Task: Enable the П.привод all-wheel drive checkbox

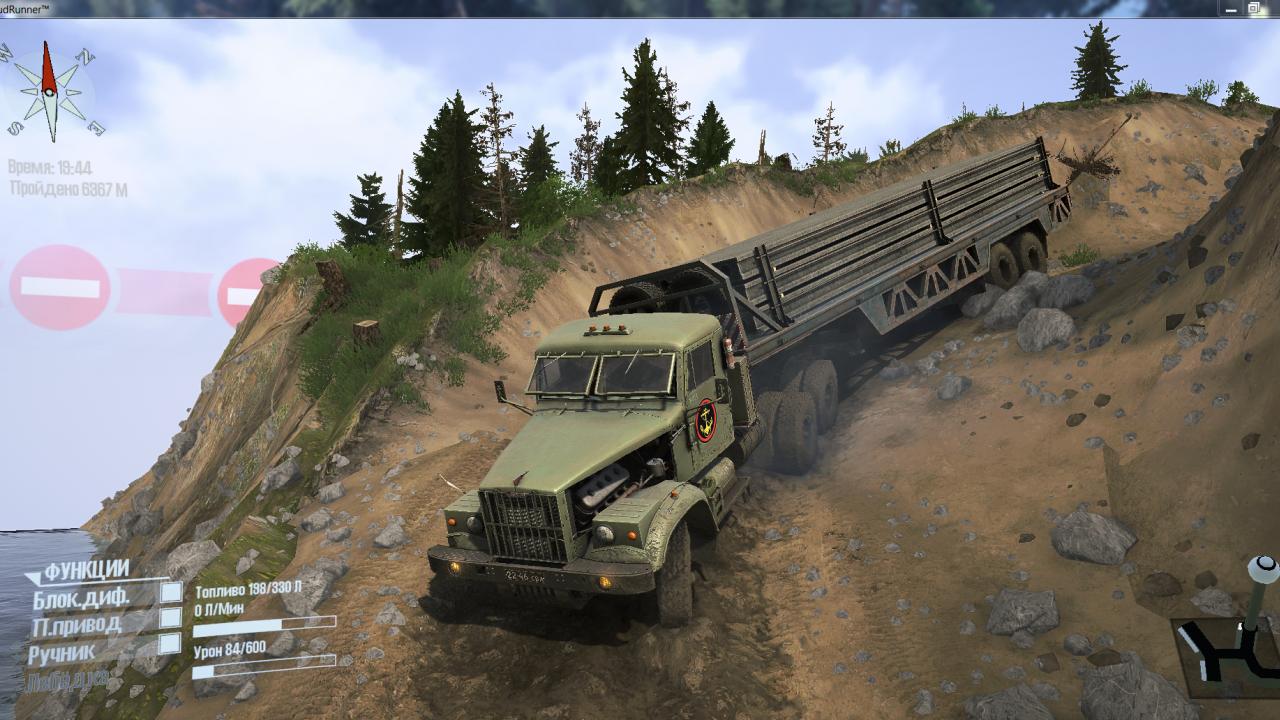Action: (x=171, y=618)
